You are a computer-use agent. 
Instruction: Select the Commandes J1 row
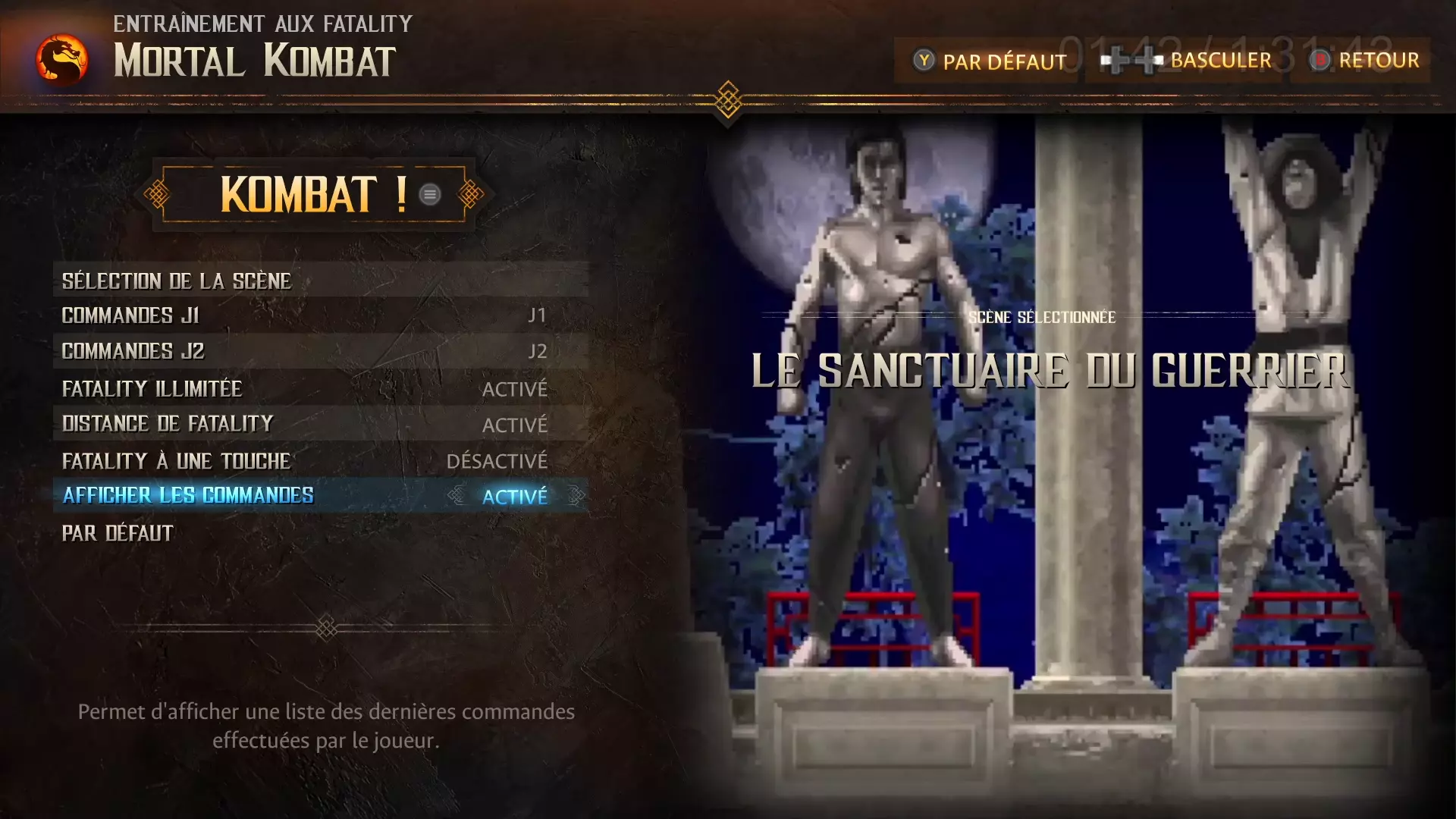[x=320, y=315]
